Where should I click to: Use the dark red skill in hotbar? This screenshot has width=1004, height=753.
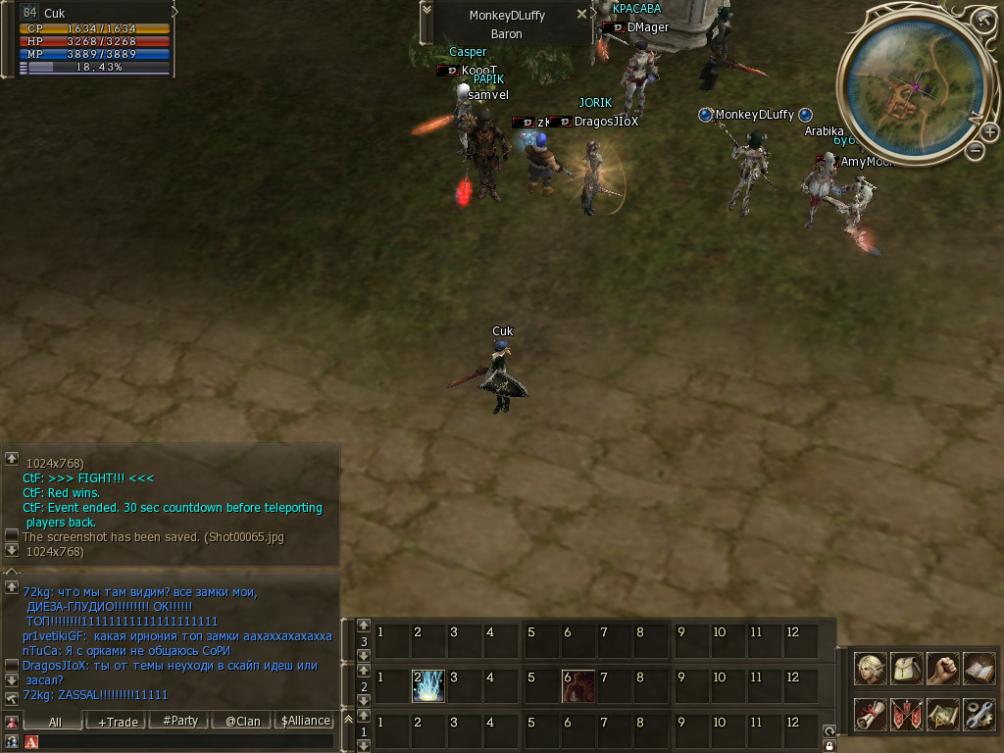pyautogui.click(x=578, y=686)
